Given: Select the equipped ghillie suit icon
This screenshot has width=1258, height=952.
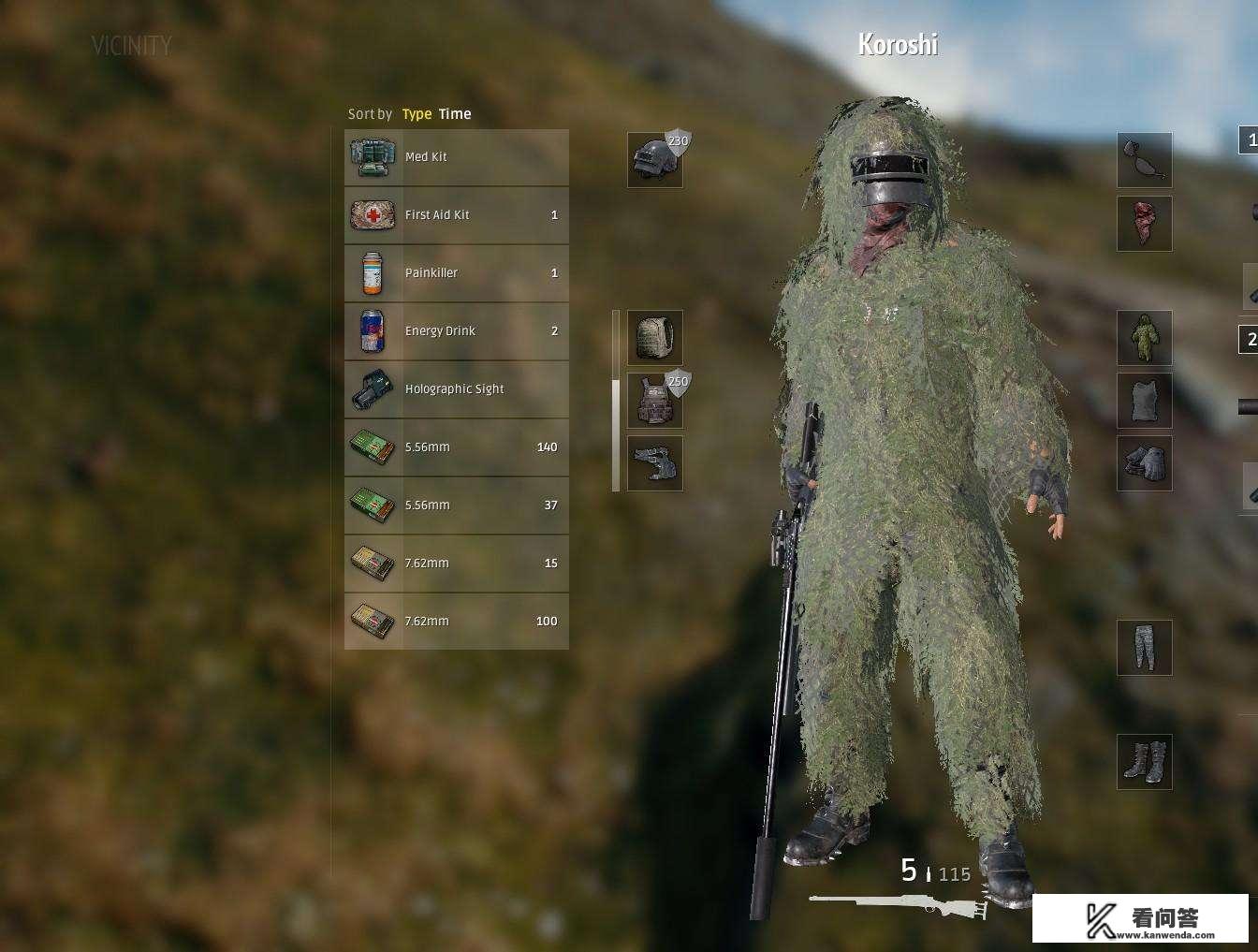Looking at the screenshot, I should (1145, 338).
